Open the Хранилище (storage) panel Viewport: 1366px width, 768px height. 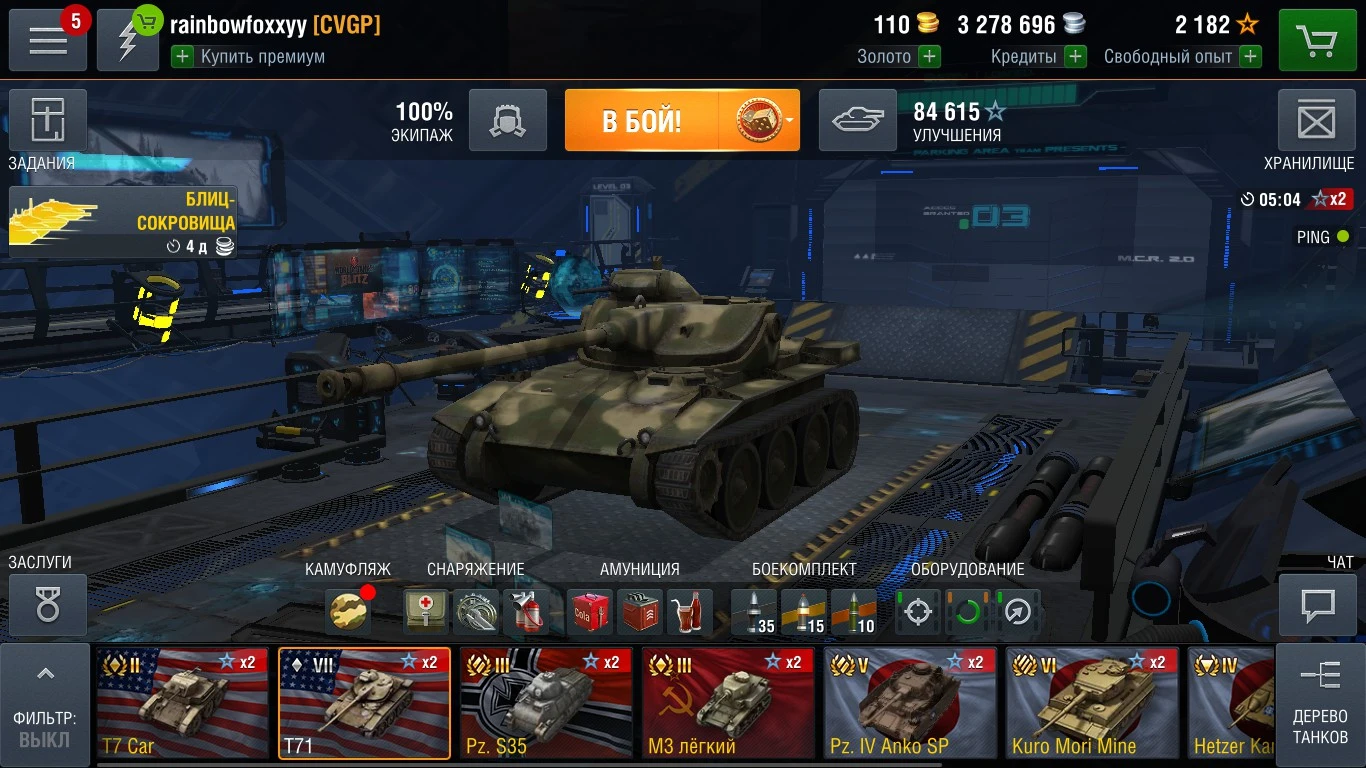click(1317, 119)
